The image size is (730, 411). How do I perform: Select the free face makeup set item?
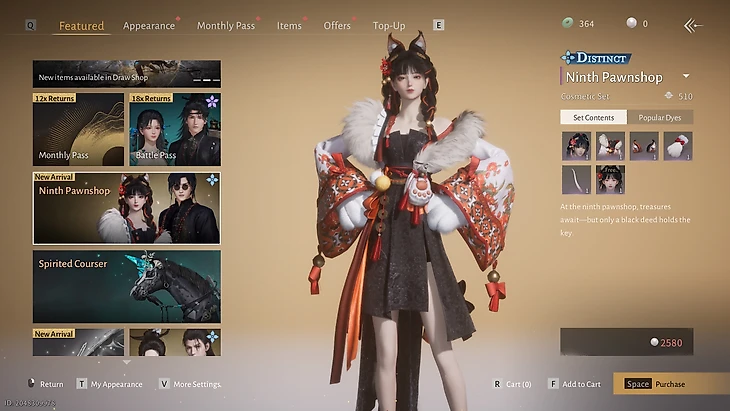point(609,180)
